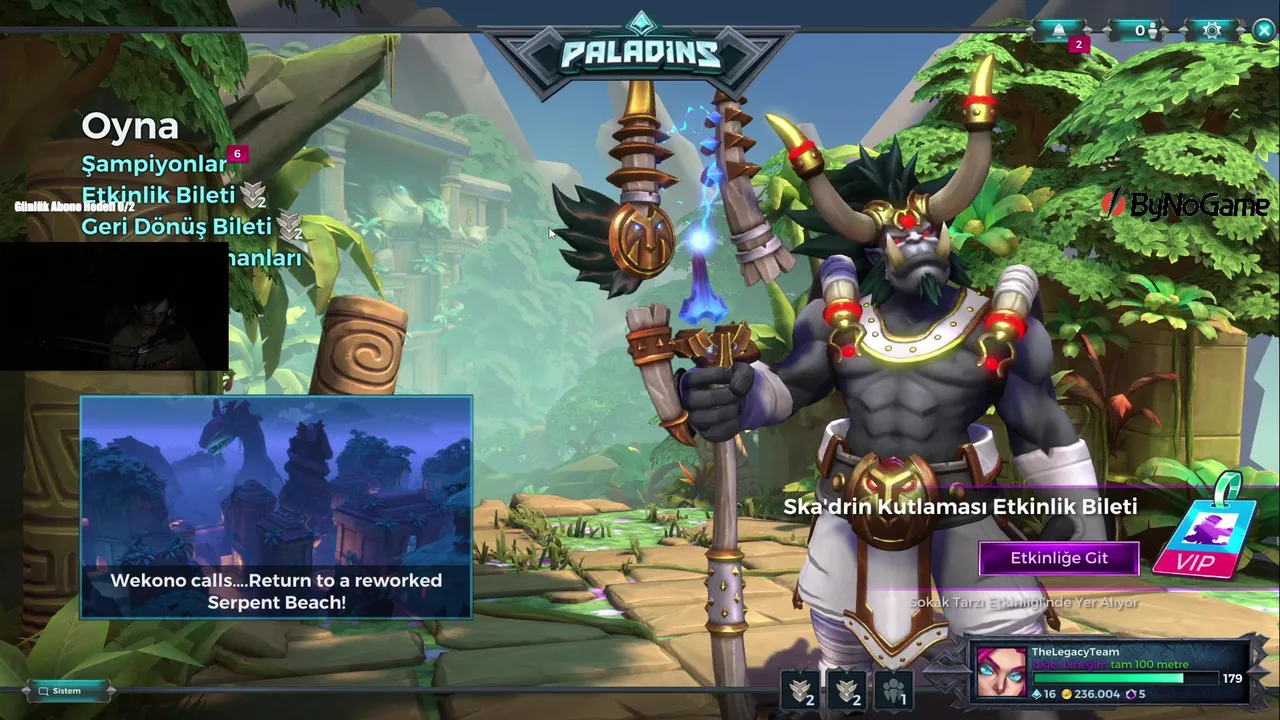
Task: Open settings with the gear icon
Action: [x=1212, y=31]
